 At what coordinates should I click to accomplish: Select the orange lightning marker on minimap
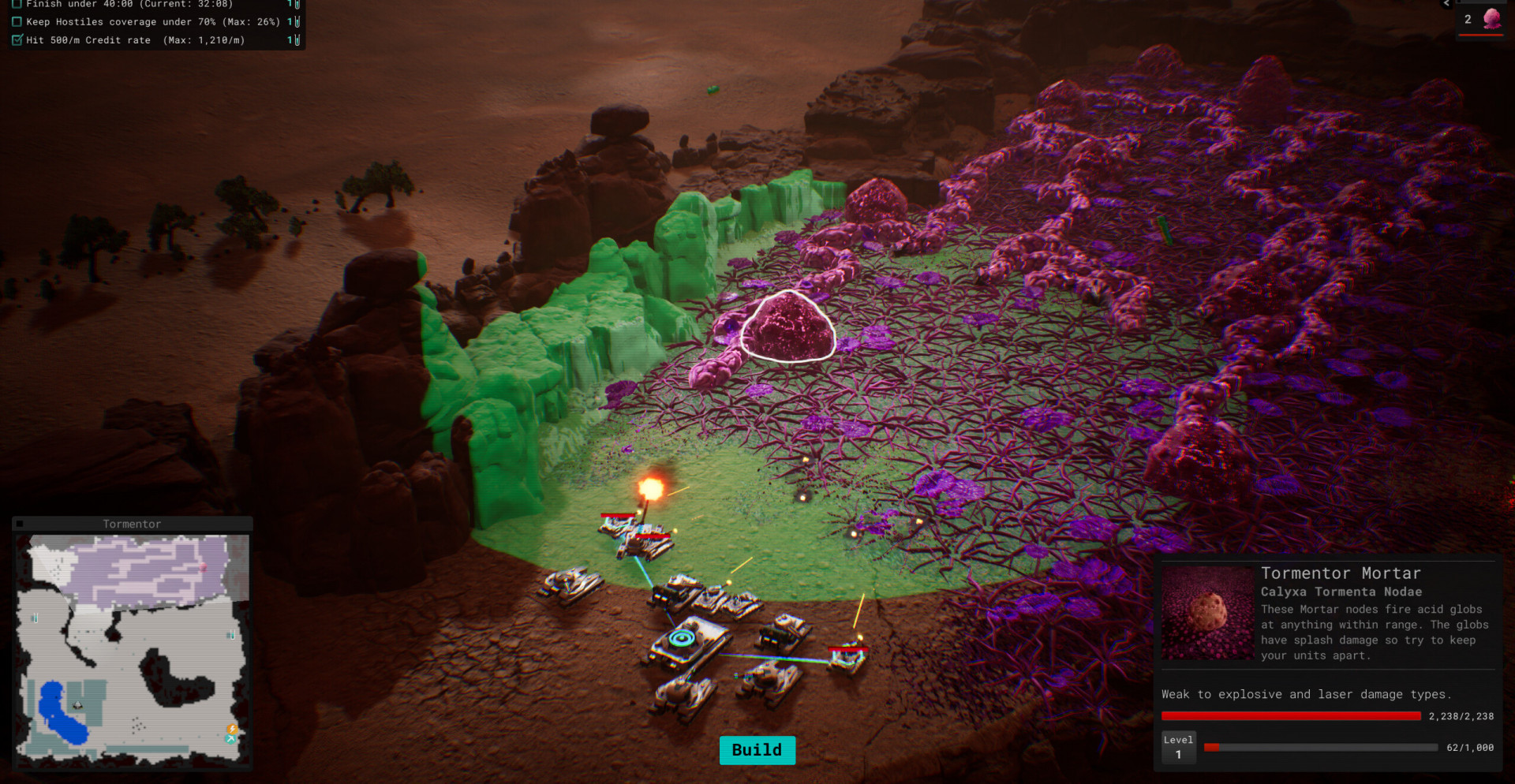233,728
